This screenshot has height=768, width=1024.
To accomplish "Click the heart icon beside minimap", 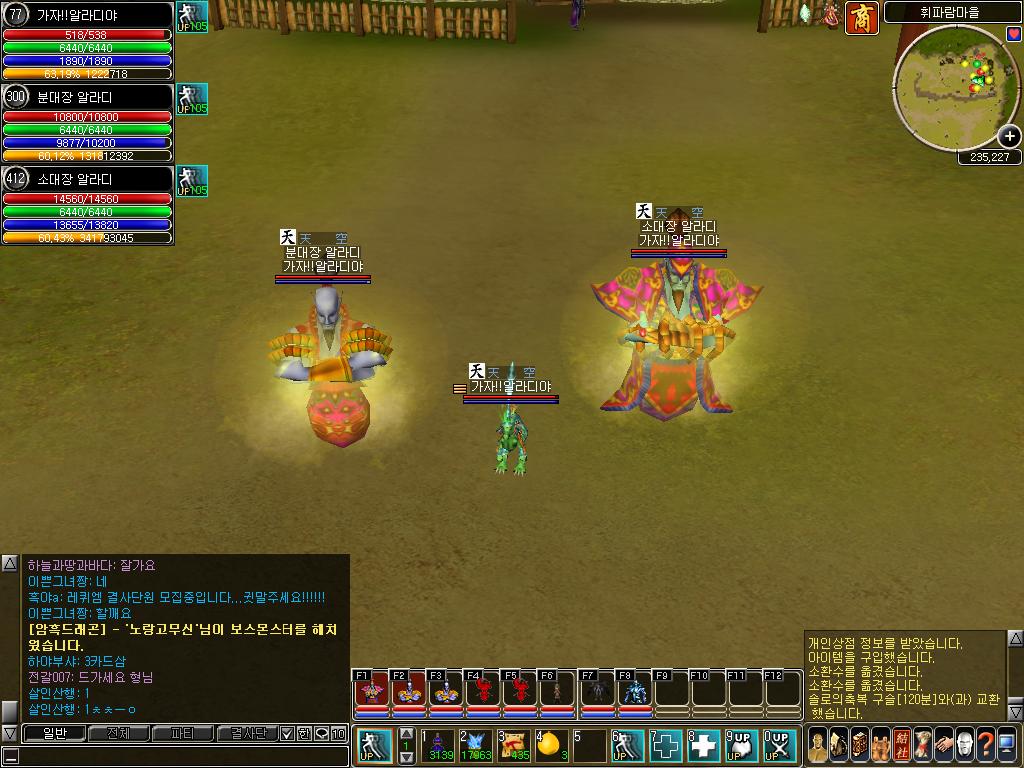I will point(1014,34).
